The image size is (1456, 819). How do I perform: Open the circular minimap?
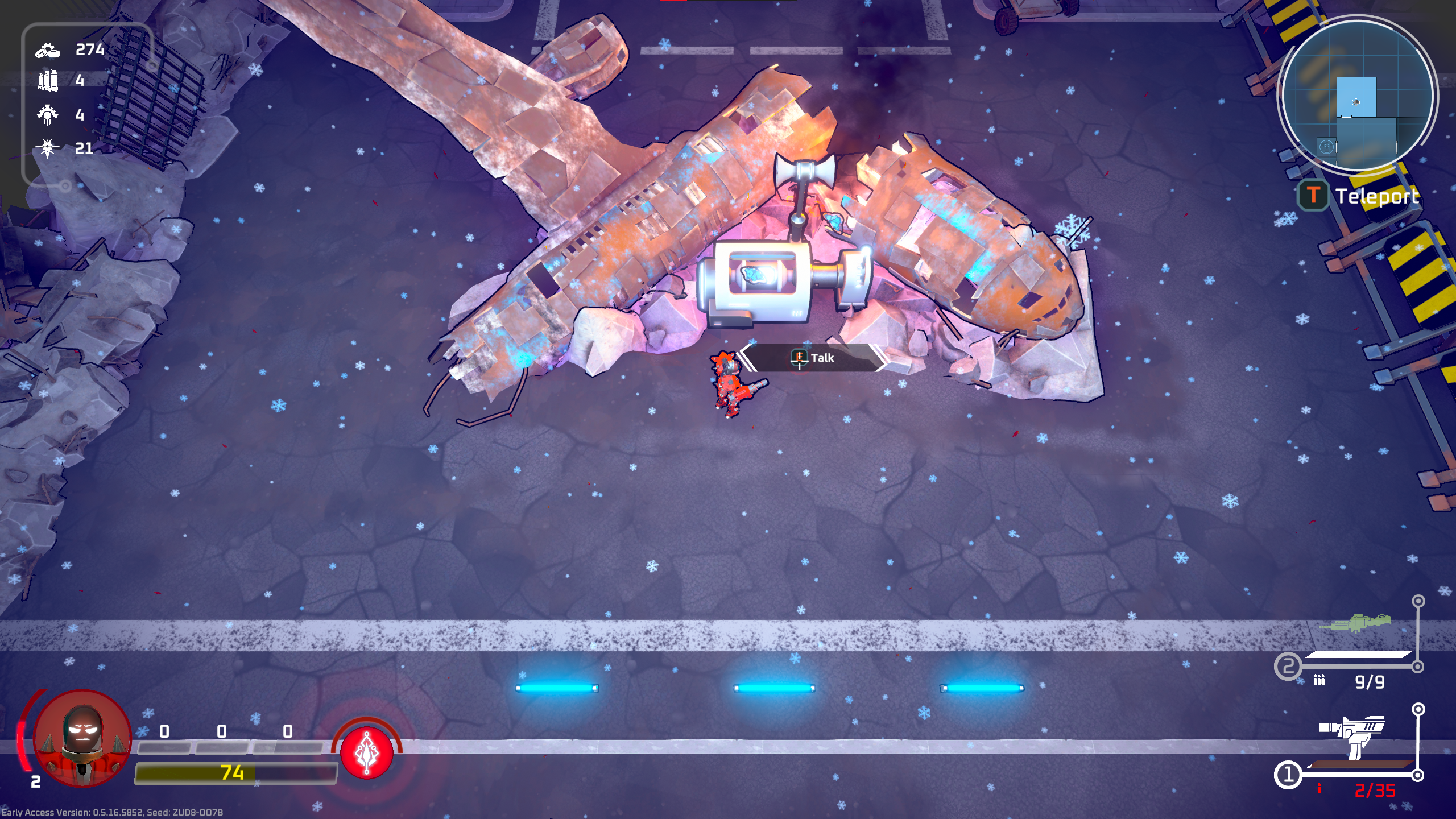(x=1357, y=94)
